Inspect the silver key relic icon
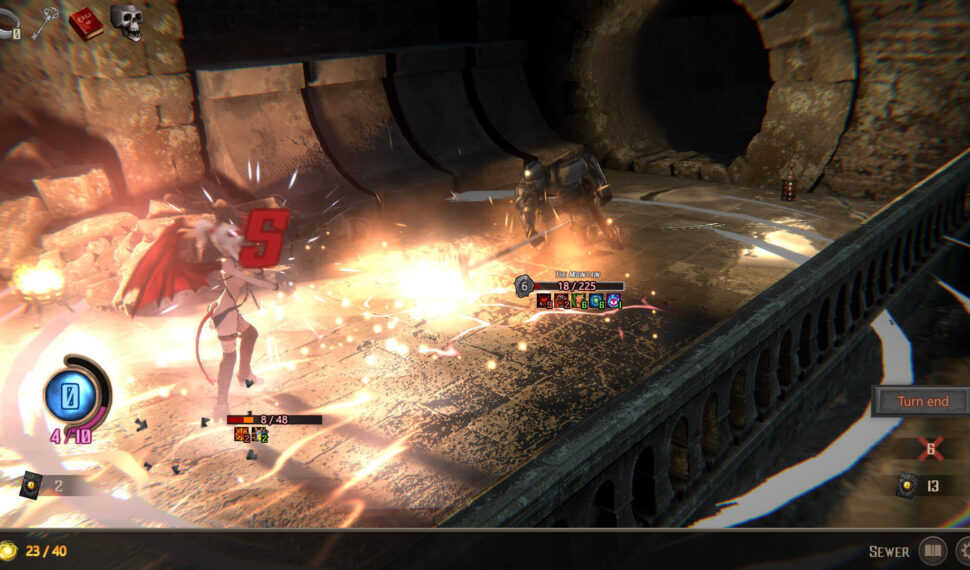 click(x=46, y=20)
